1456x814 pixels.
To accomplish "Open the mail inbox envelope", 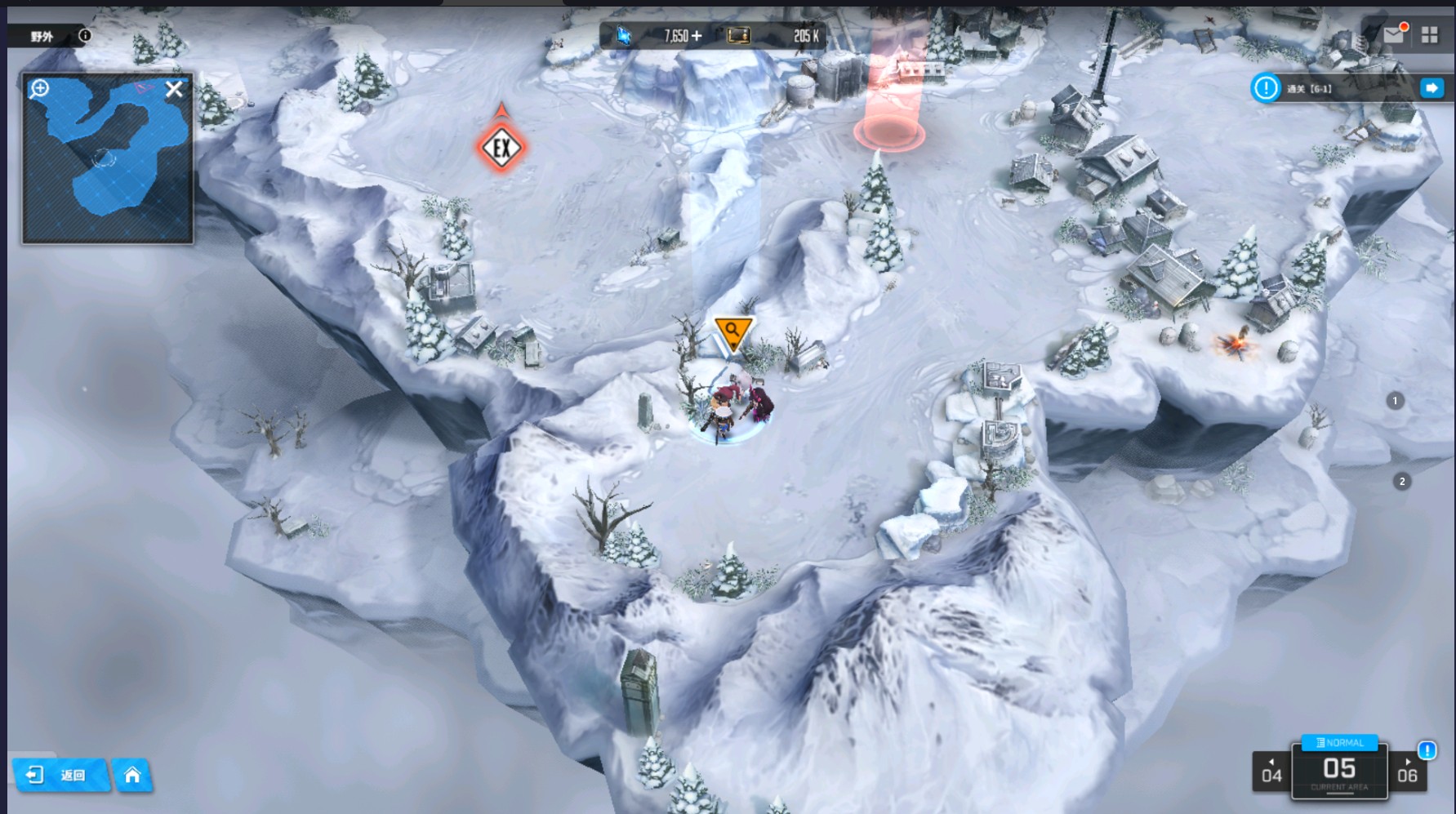I will [x=1394, y=34].
